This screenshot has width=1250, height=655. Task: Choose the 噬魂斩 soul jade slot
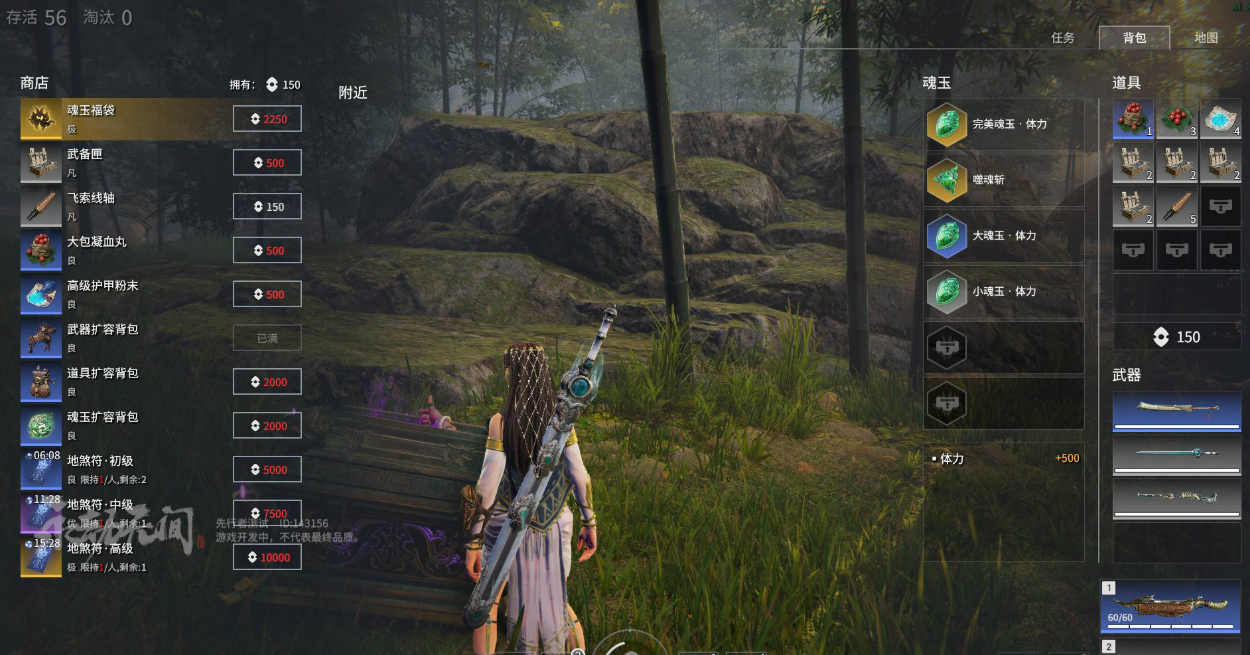pyautogui.click(x=1004, y=180)
